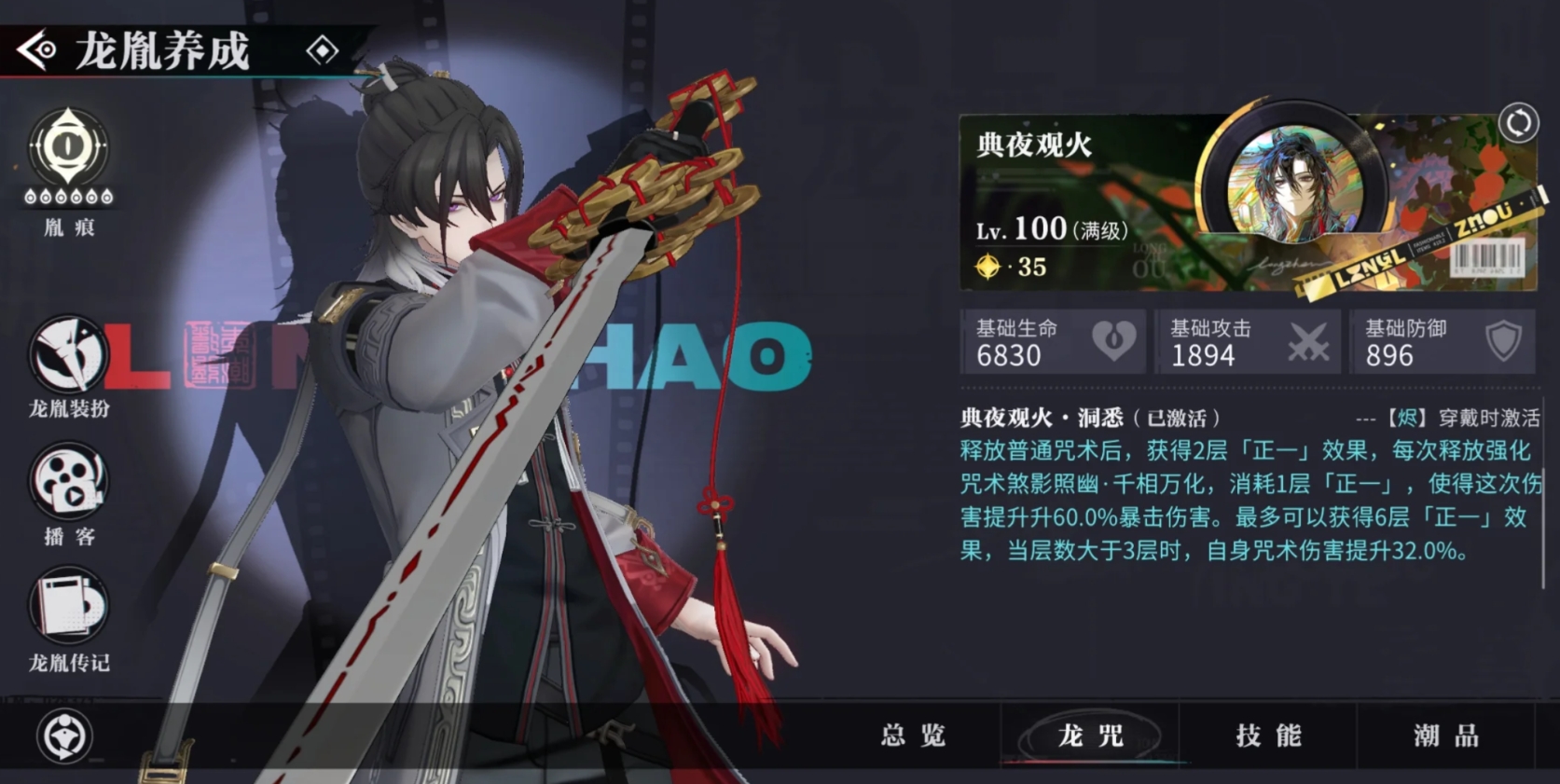Image resolution: width=1560 pixels, height=784 pixels.
Task: Switch to the 技能 skills tab
Action: tap(1268, 736)
